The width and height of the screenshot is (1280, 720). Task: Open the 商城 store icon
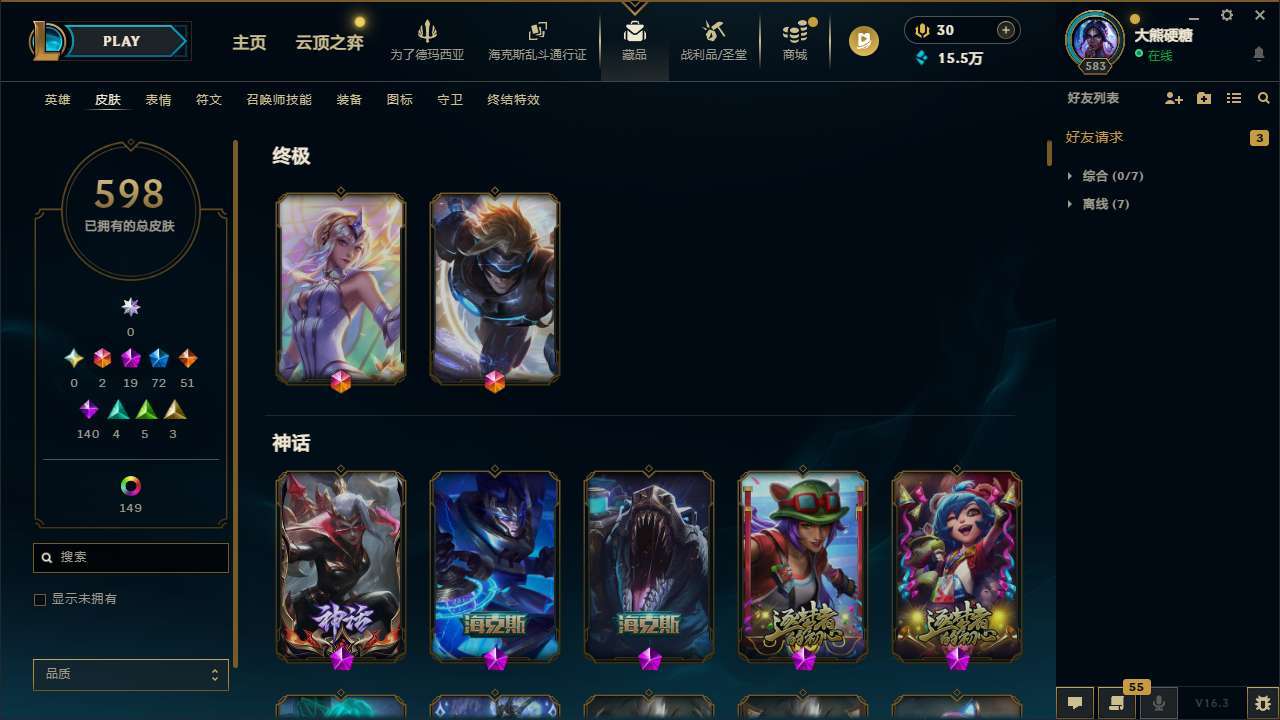click(794, 38)
